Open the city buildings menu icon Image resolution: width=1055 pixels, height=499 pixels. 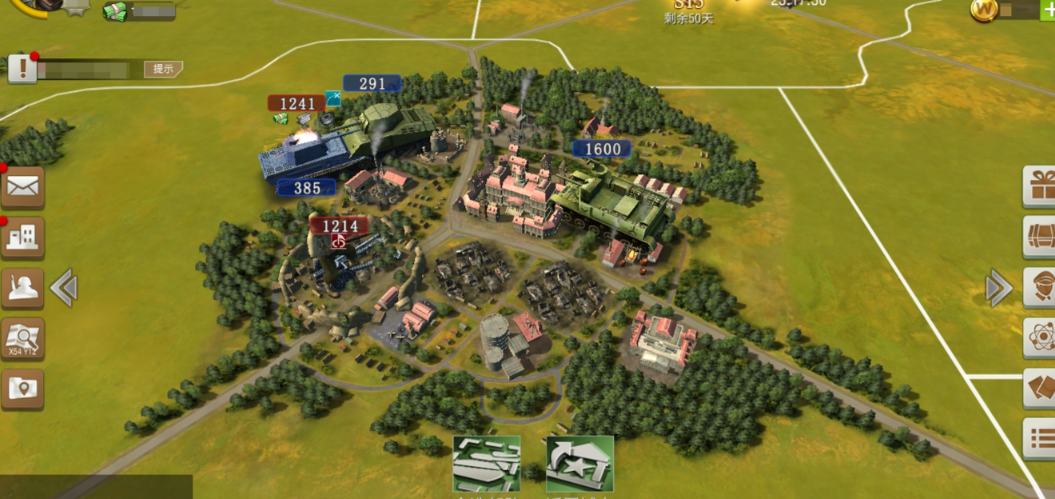coord(22,237)
